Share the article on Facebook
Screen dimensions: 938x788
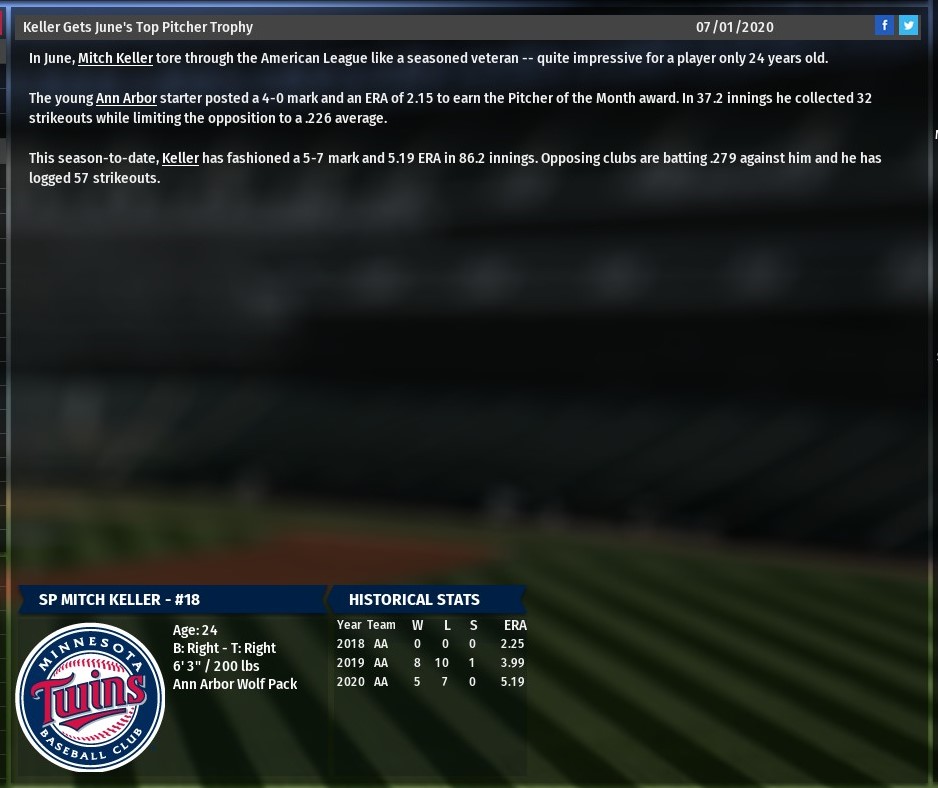pos(884,26)
